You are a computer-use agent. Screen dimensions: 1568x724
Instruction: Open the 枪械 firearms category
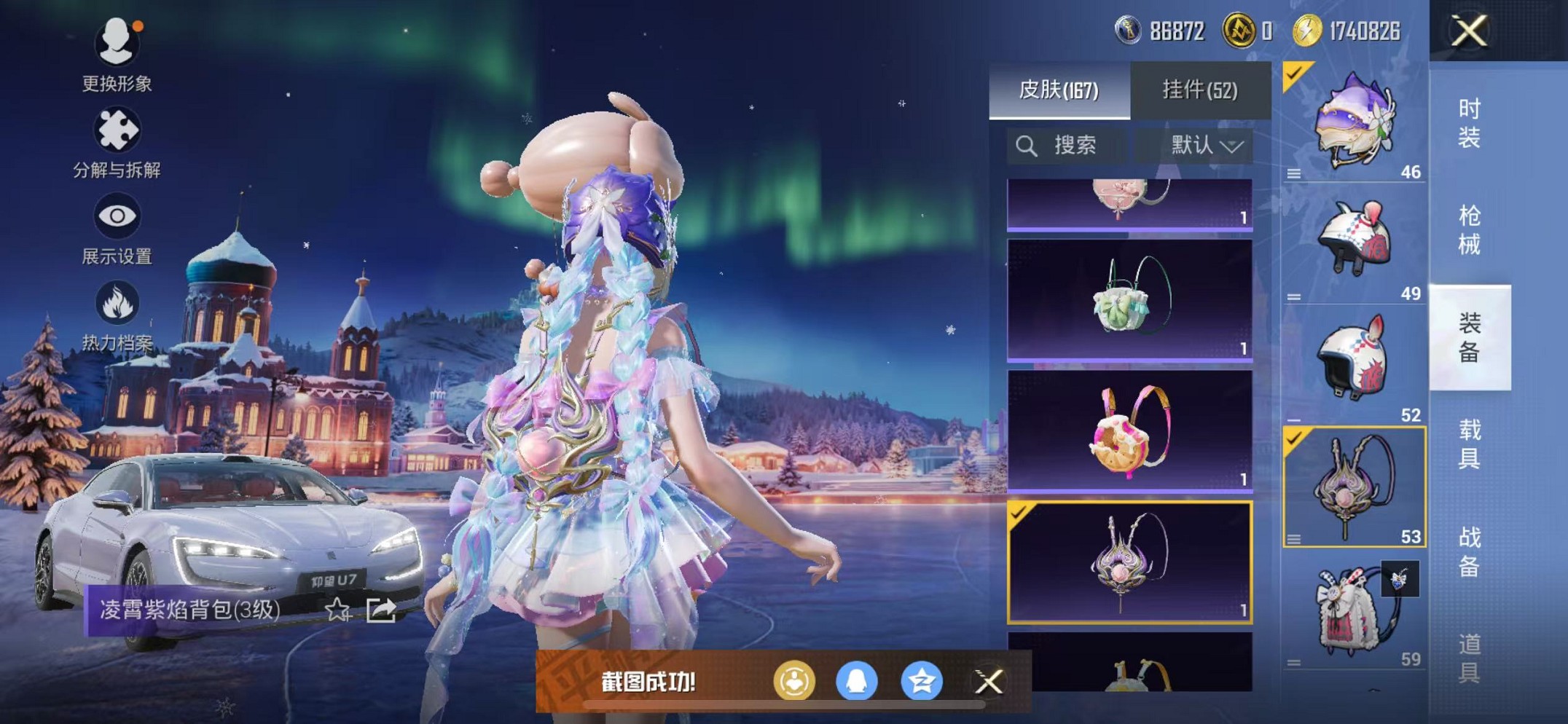pos(1469,230)
